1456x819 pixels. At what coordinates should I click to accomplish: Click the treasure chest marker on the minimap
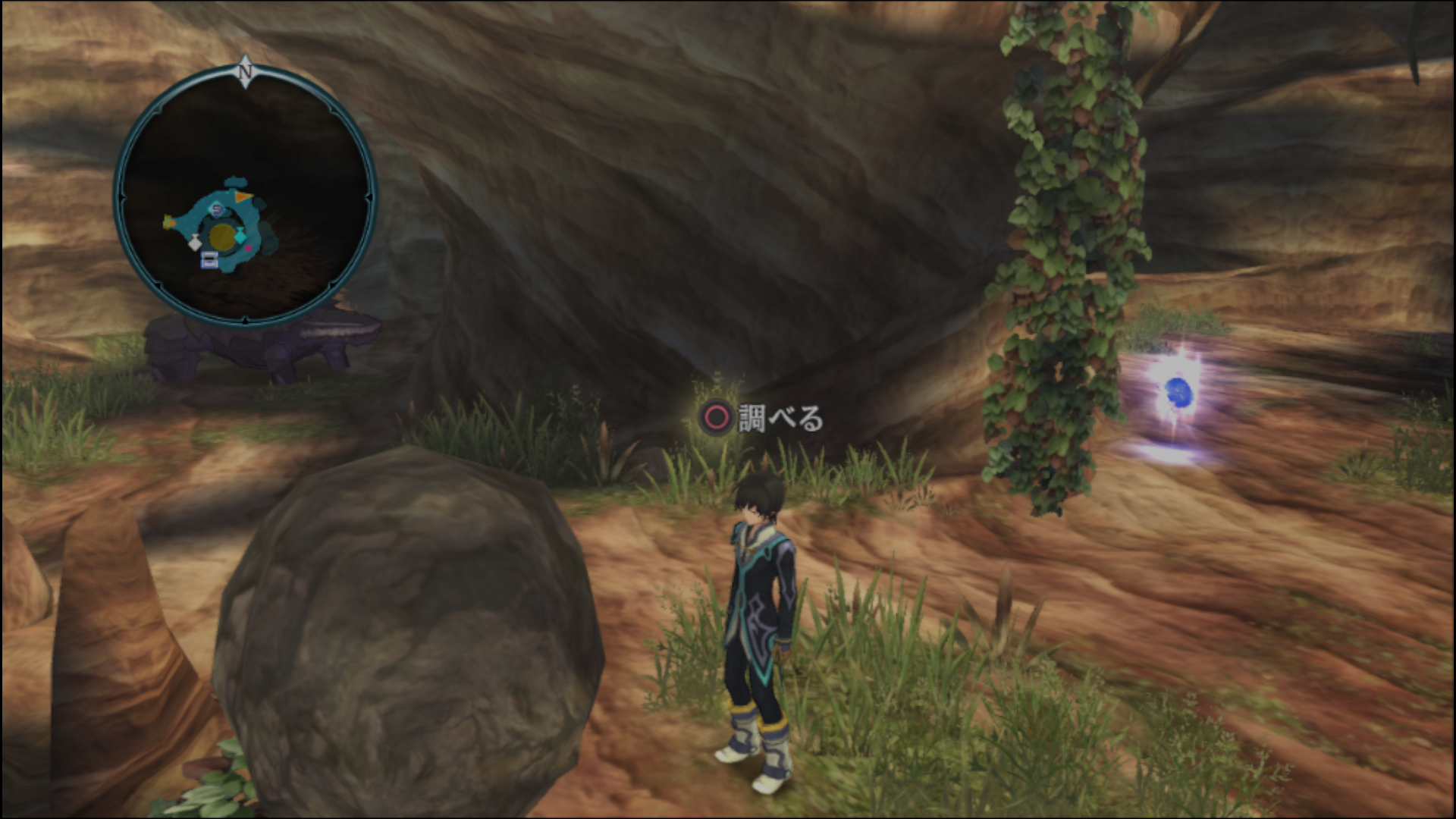(209, 261)
